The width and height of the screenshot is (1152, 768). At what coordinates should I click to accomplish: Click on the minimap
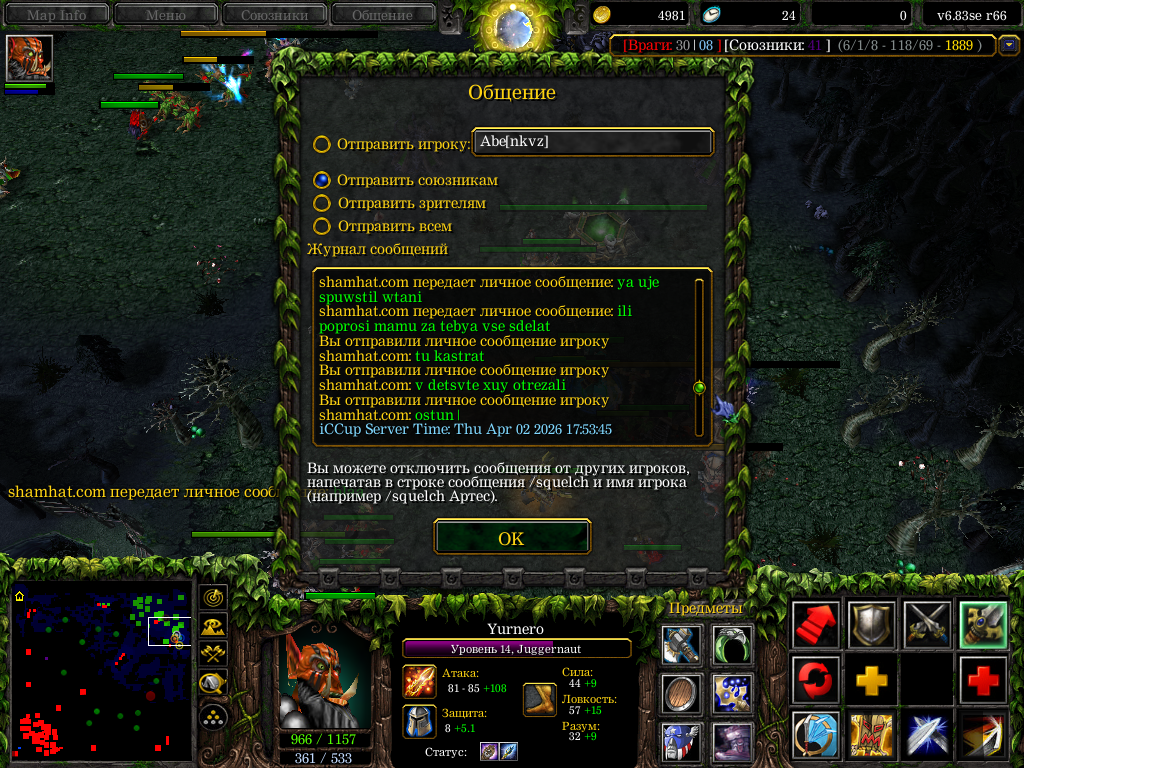click(101, 670)
